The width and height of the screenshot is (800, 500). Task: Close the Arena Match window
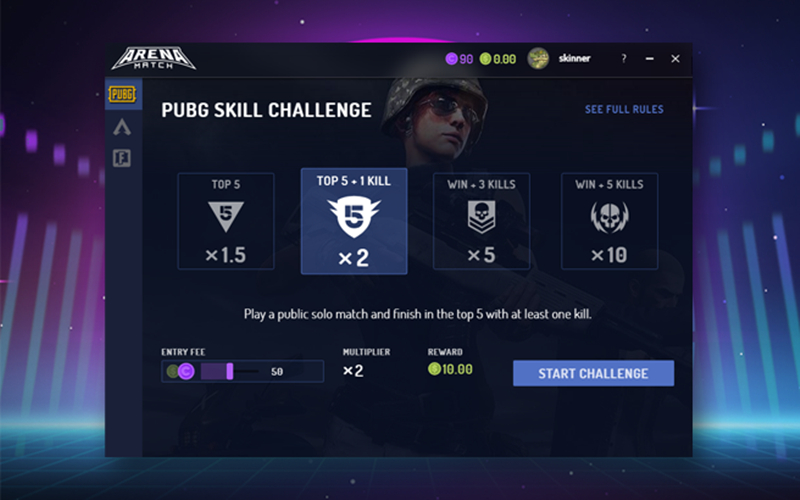(675, 58)
